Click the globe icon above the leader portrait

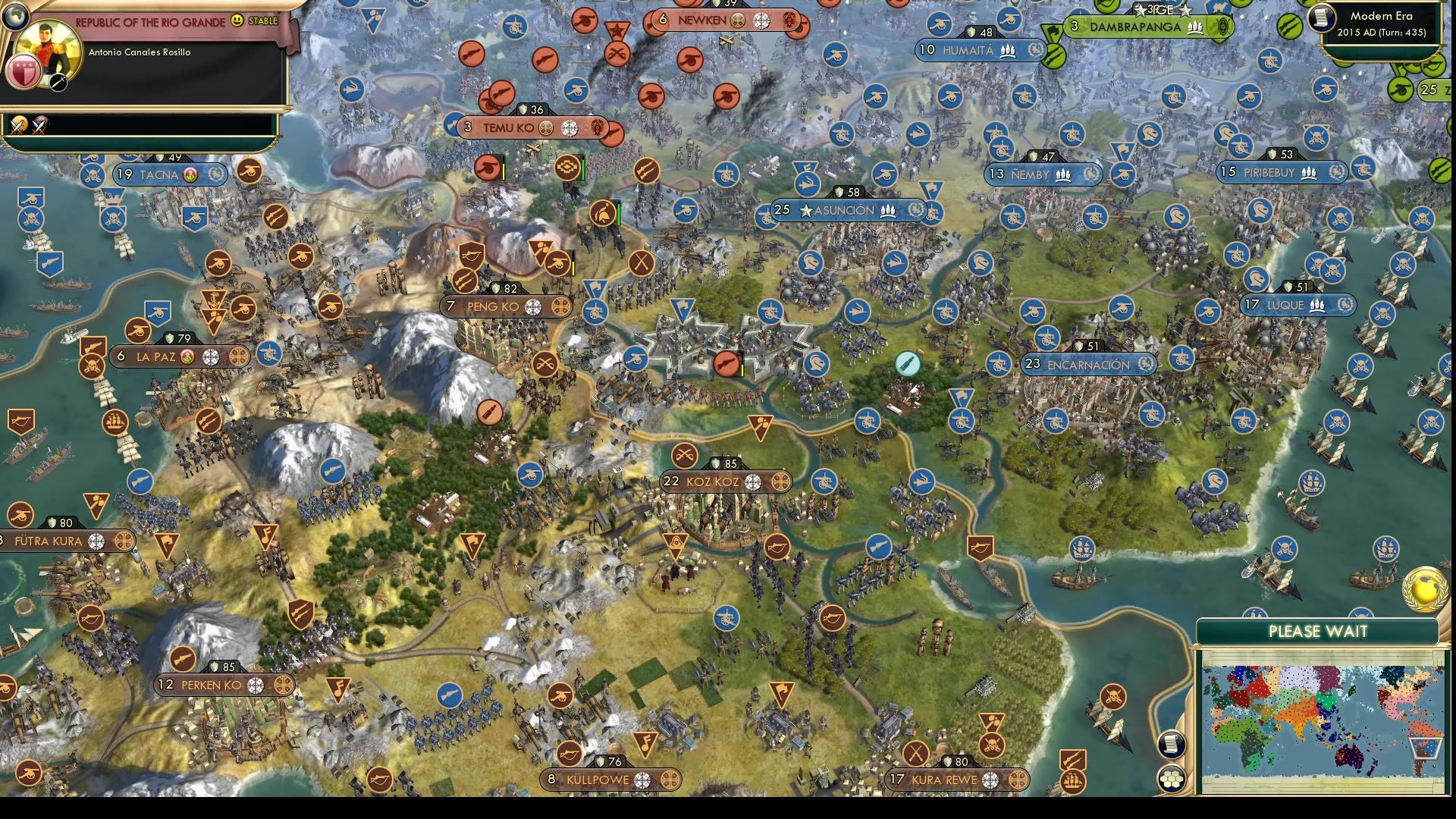click(x=17, y=17)
